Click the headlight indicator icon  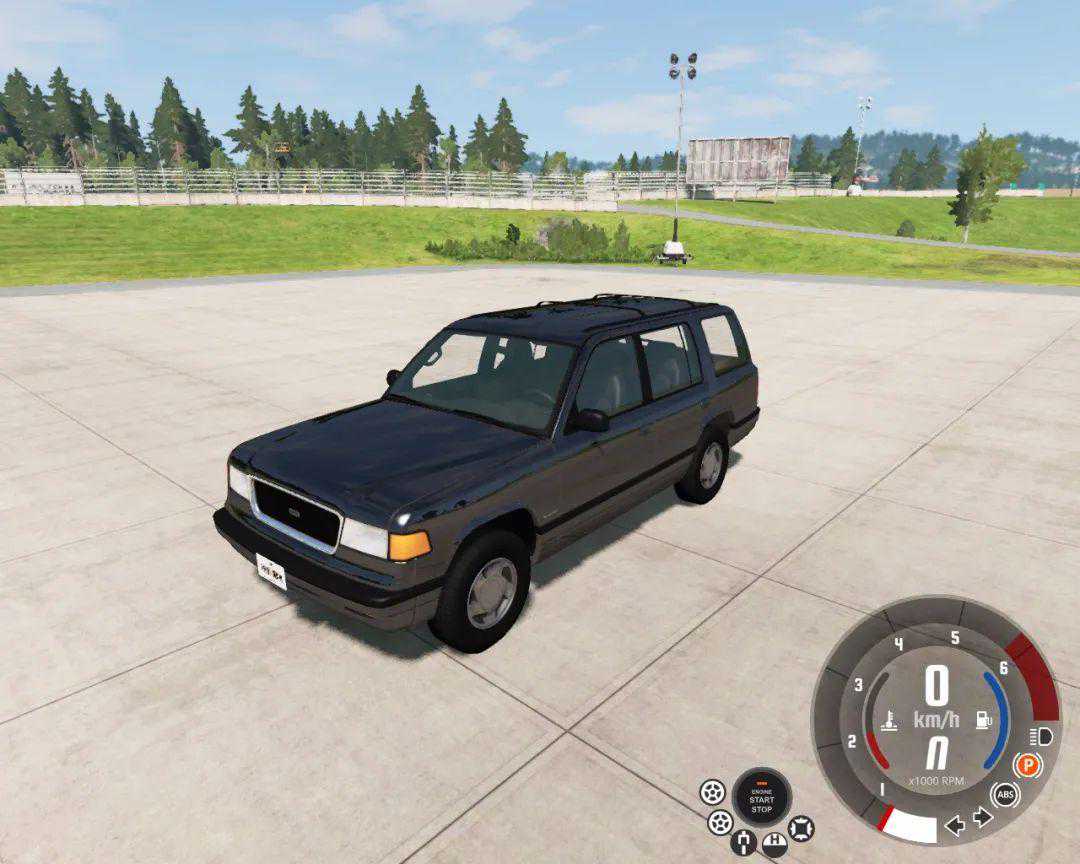pyautogui.click(x=1040, y=737)
